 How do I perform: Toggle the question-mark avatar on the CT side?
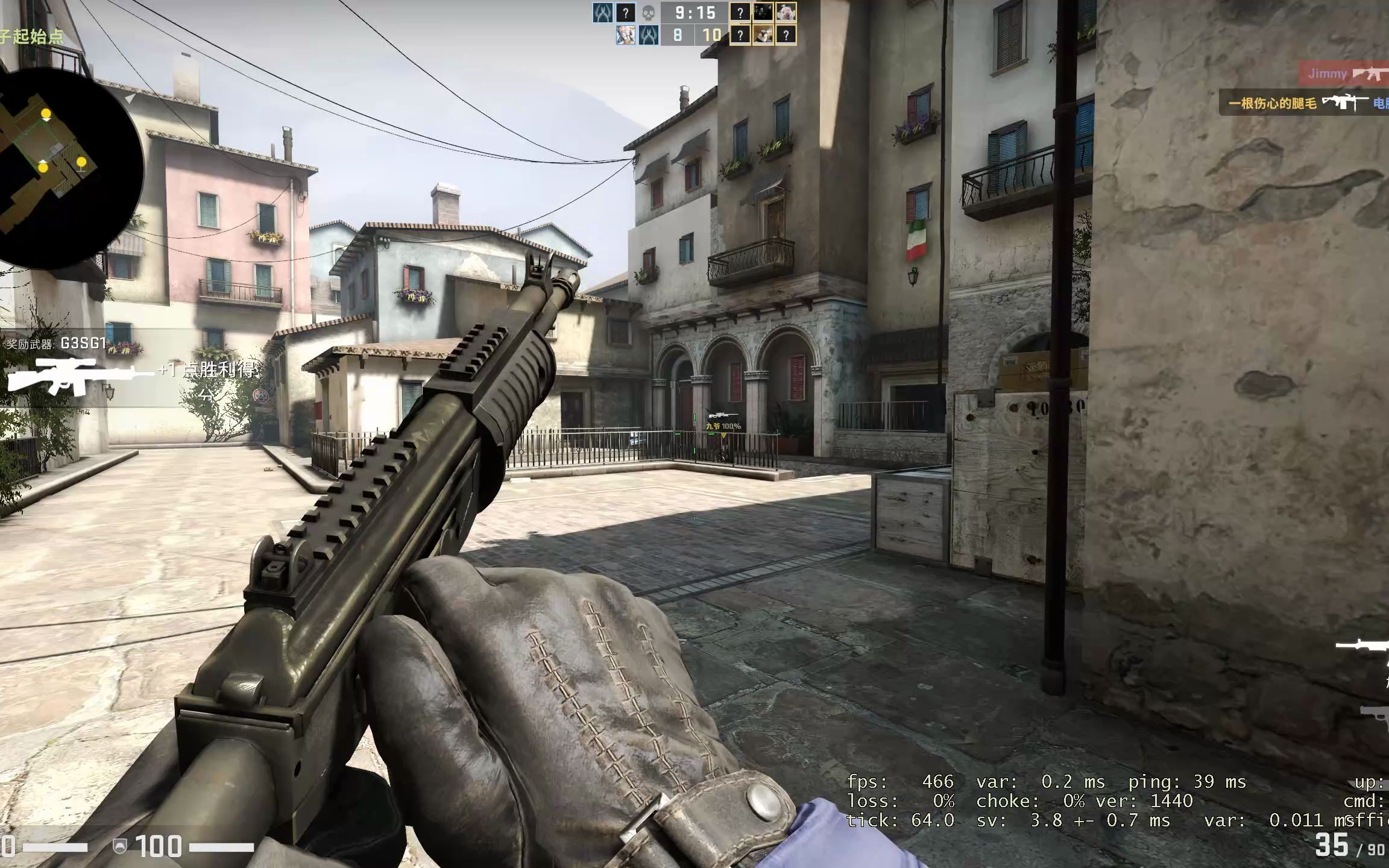[x=626, y=12]
